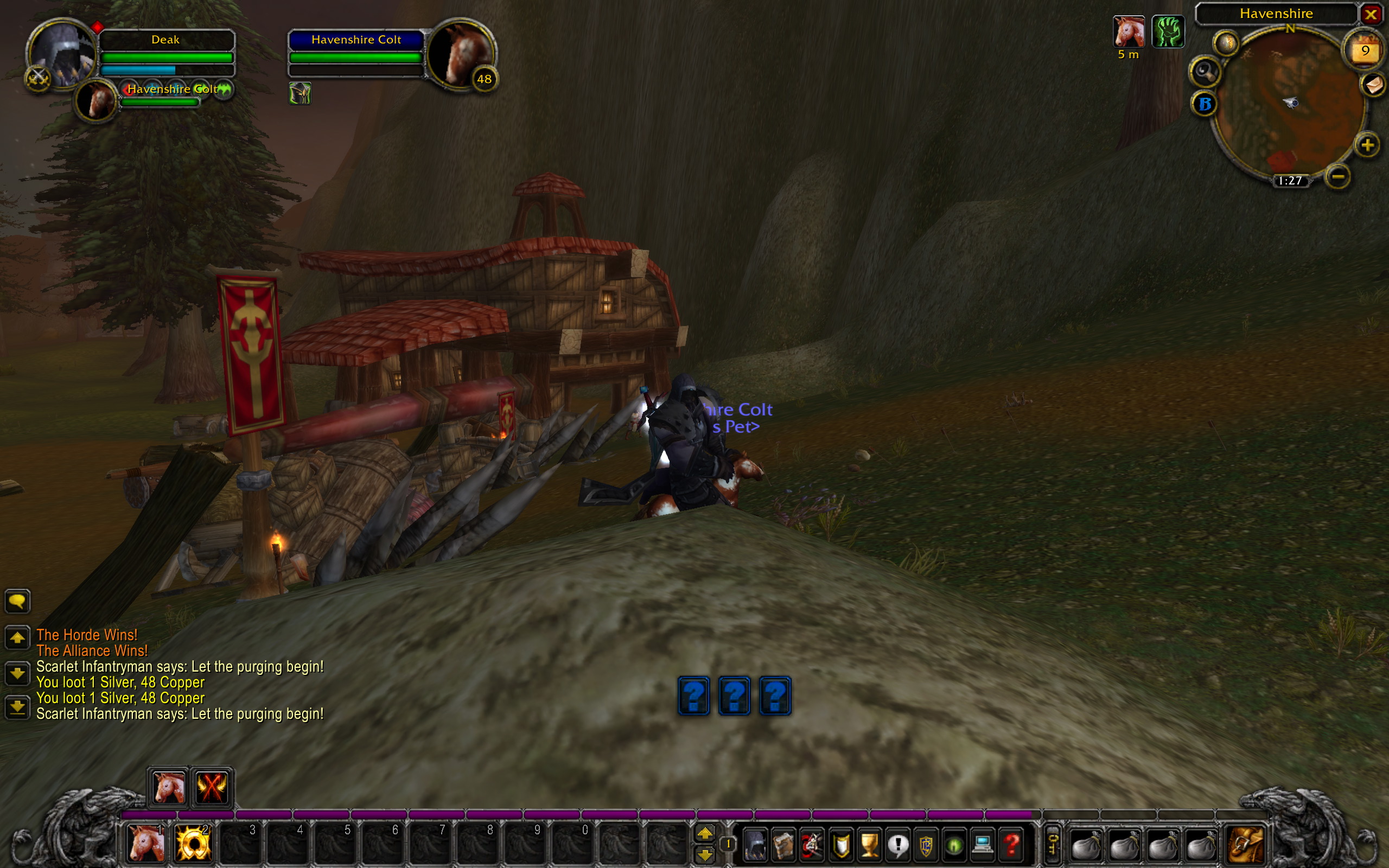Activate the golden ring ability in slot 2
The width and height of the screenshot is (1389, 868).
tap(192, 843)
